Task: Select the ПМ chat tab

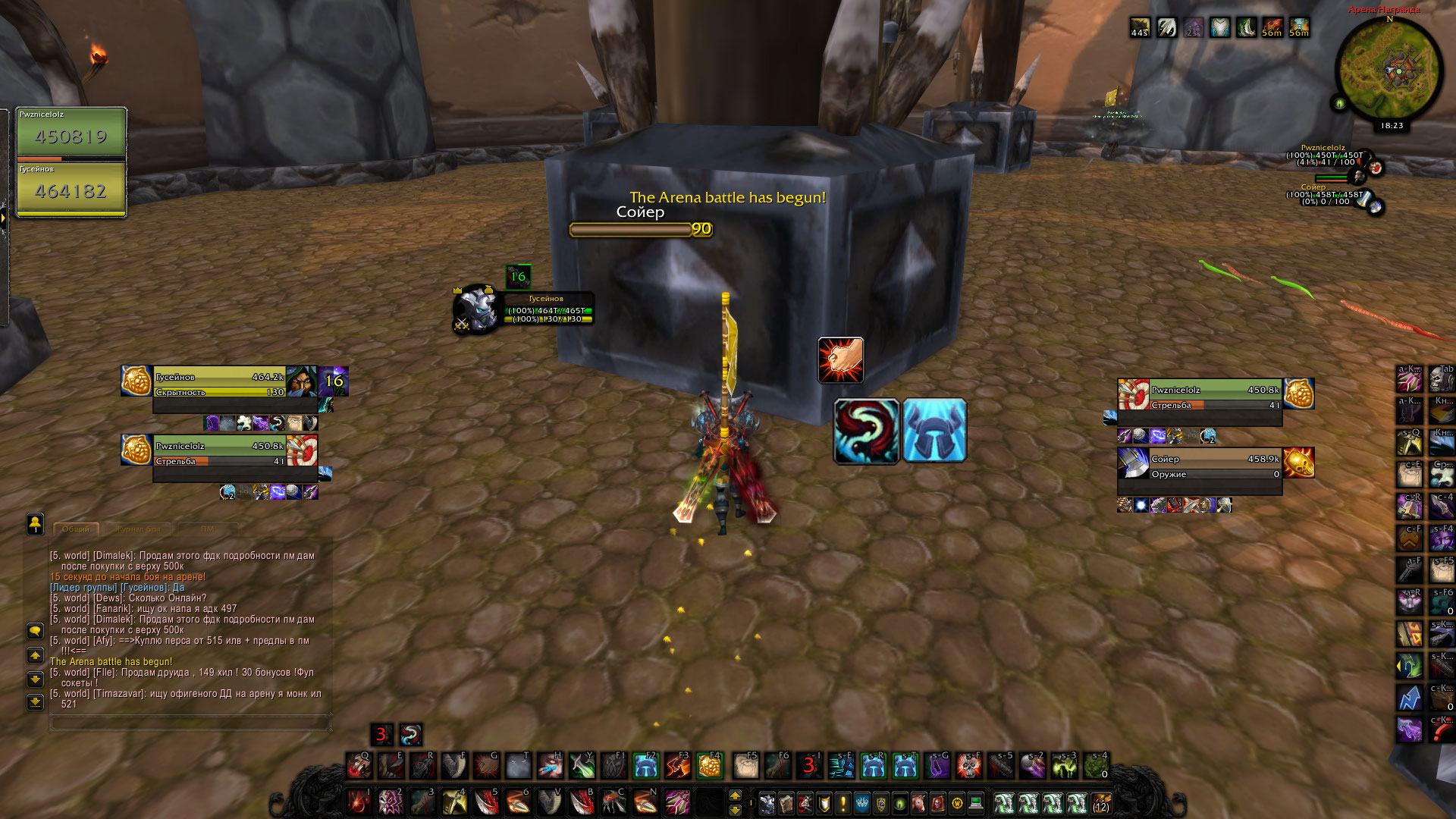Action: click(x=207, y=529)
